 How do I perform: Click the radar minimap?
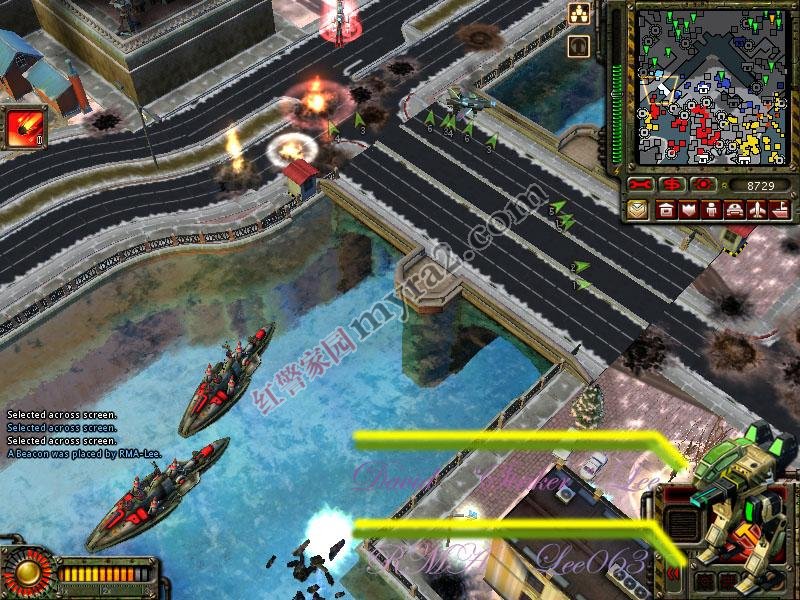tap(710, 87)
